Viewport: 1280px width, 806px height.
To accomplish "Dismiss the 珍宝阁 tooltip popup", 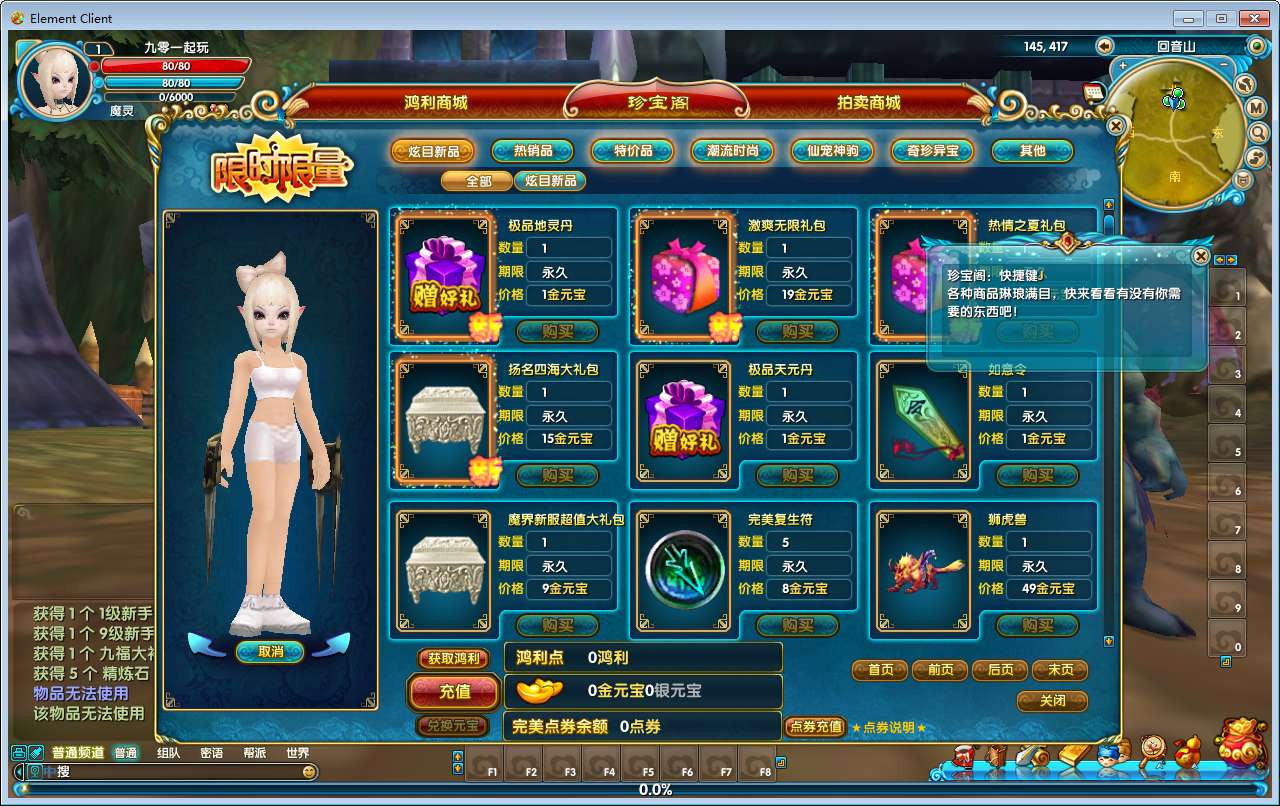I will coord(1200,256).
